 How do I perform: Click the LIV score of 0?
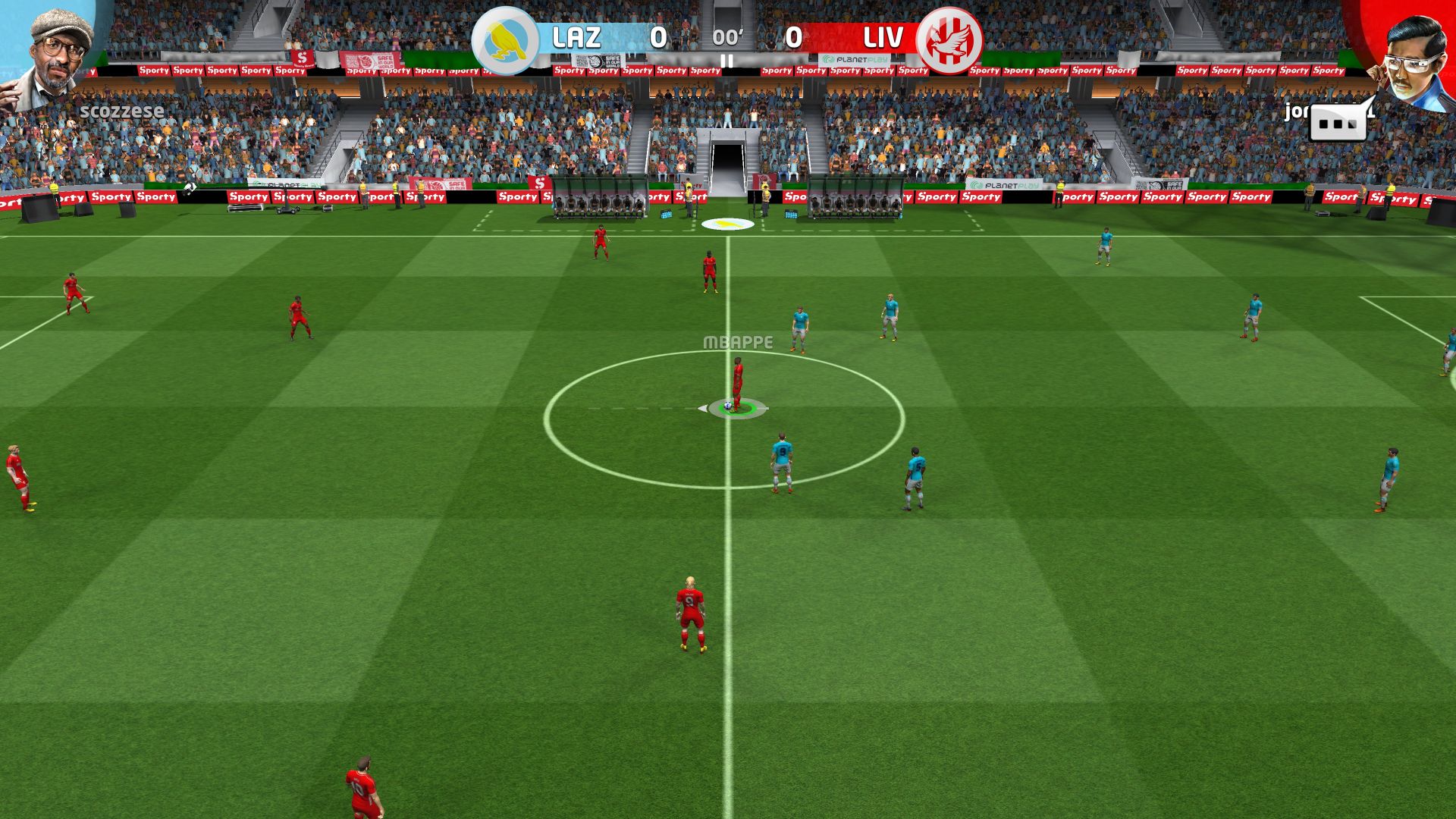pyautogui.click(x=793, y=36)
